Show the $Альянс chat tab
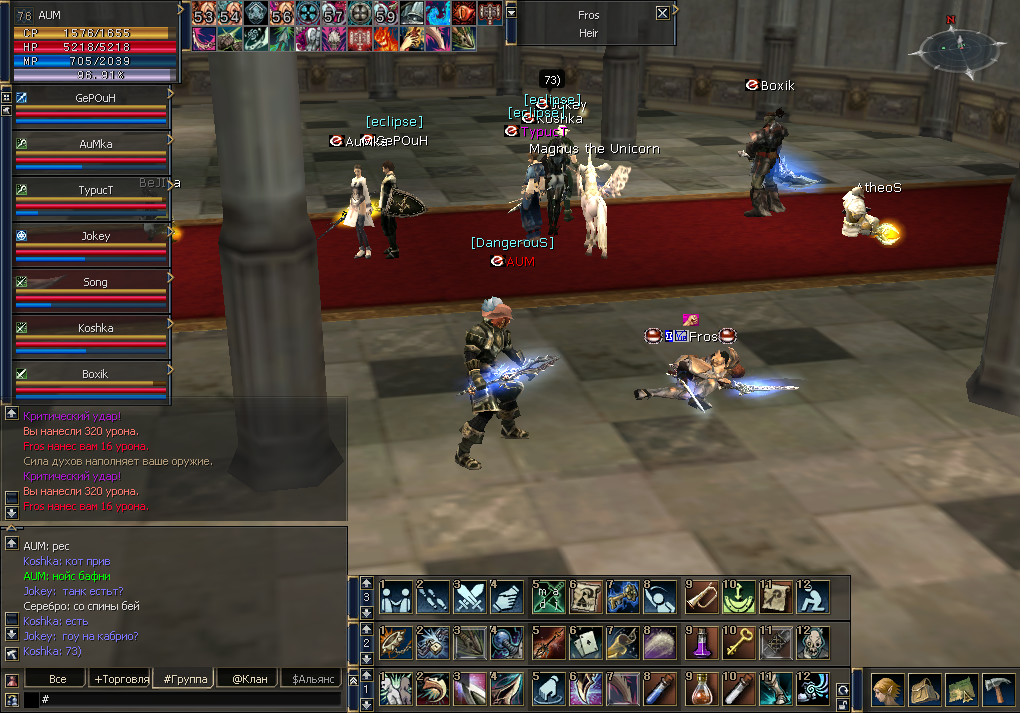Screen dimensions: 1024x713 (x=312, y=679)
